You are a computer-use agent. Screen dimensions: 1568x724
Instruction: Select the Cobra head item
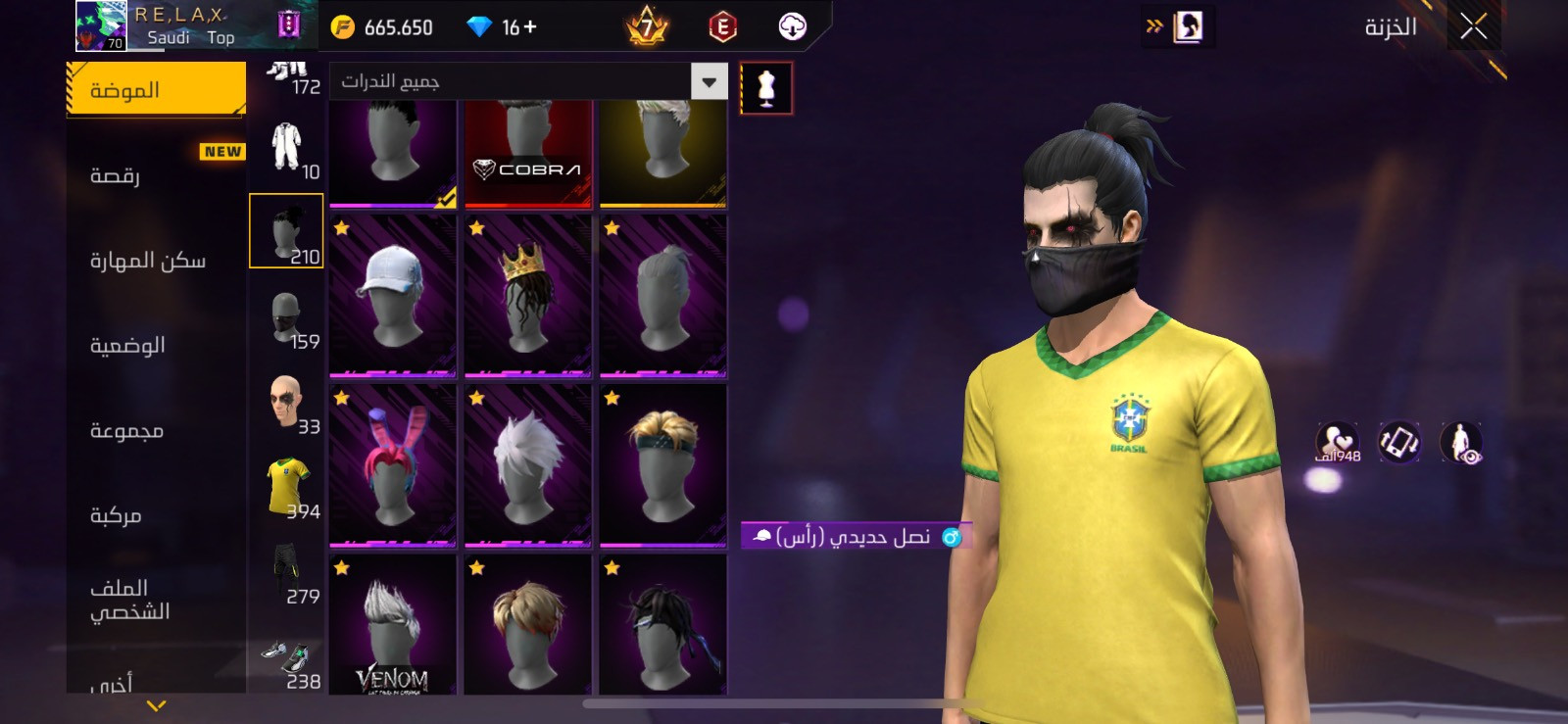coord(527,152)
